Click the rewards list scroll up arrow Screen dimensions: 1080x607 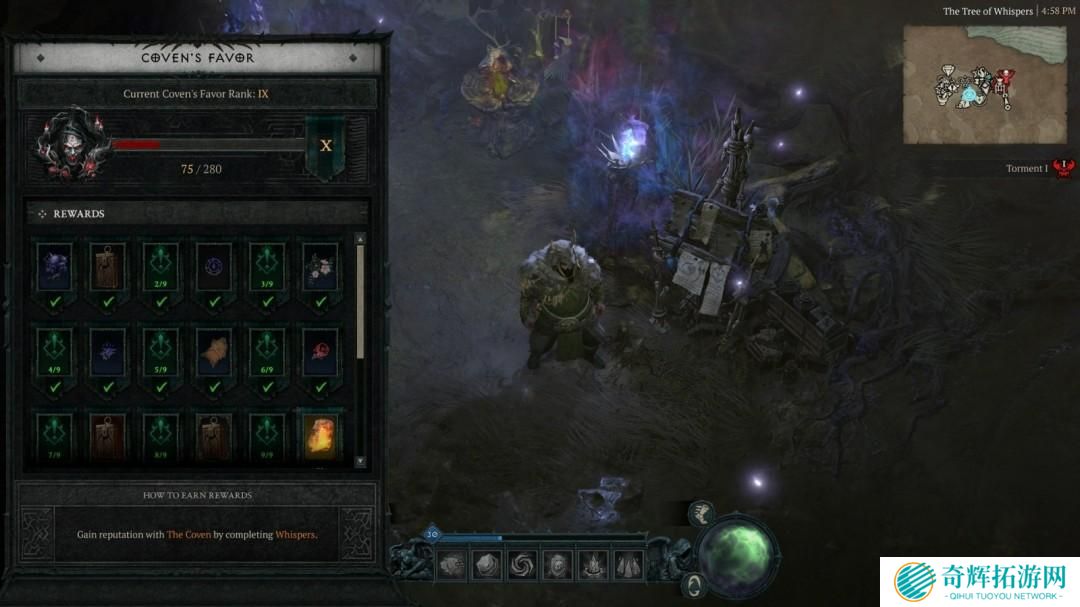click(360, 239)
